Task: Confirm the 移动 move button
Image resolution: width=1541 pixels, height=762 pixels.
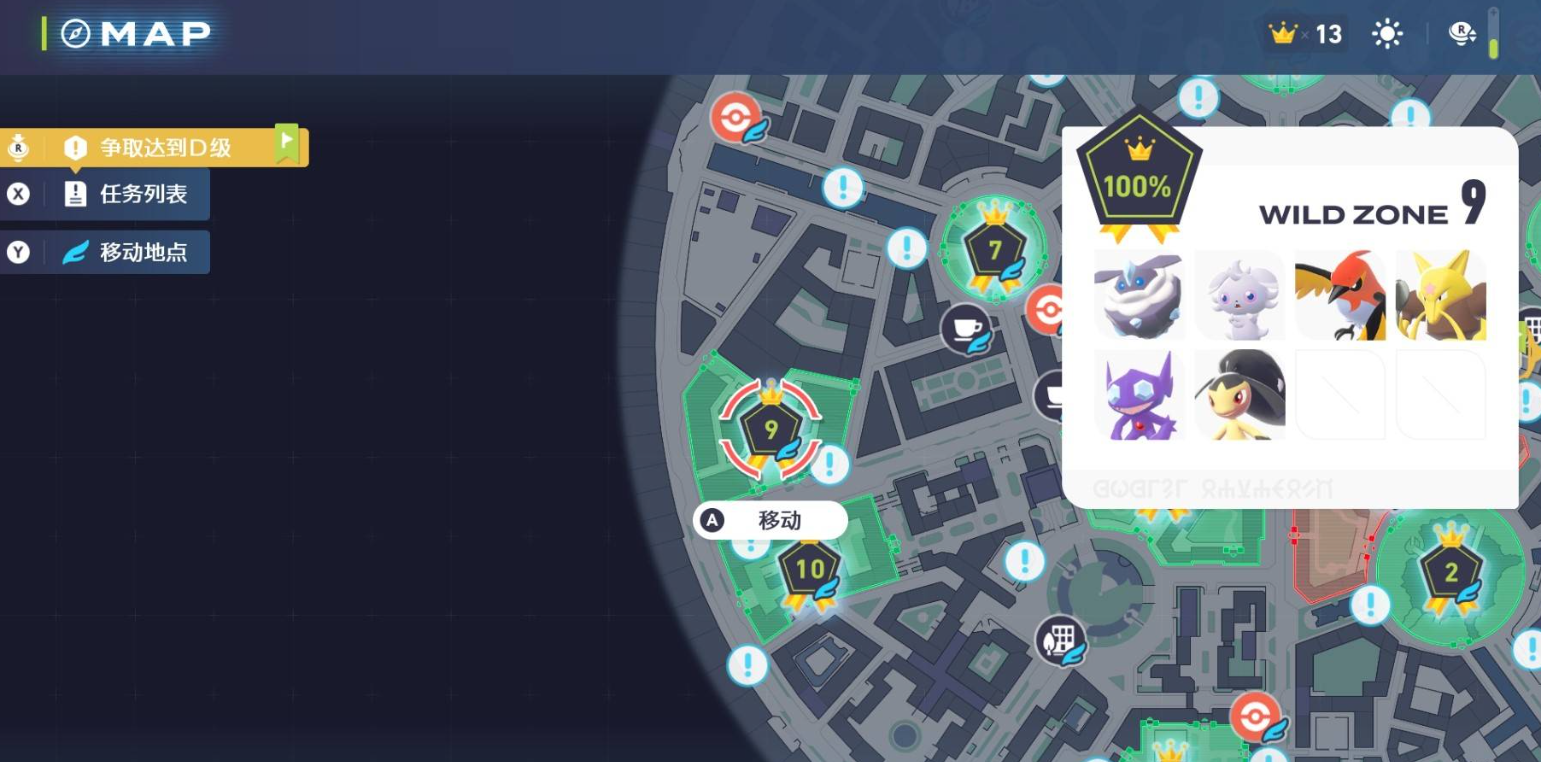Action: (x=770, y=520)
